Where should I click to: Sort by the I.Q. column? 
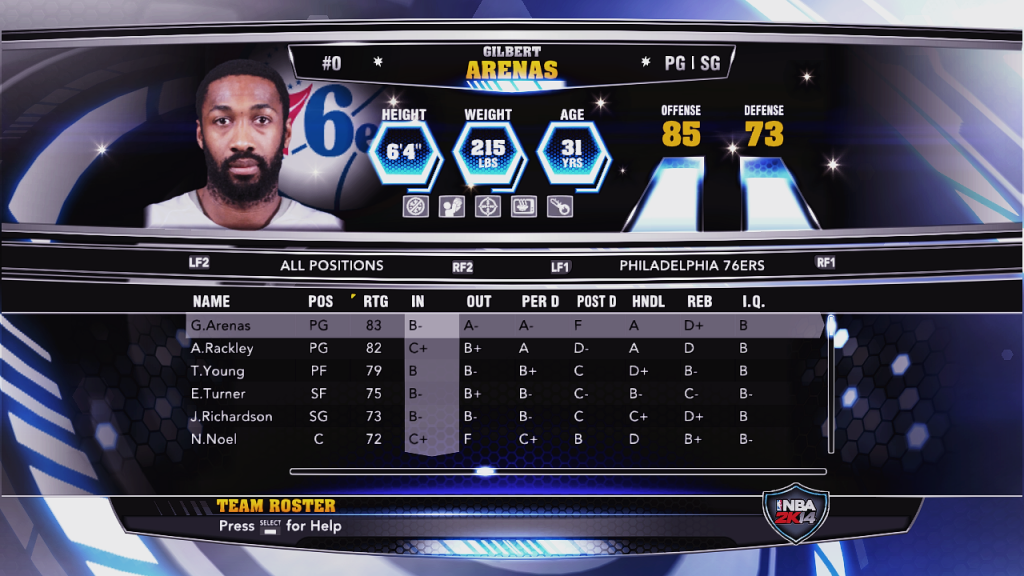[753, 301]
